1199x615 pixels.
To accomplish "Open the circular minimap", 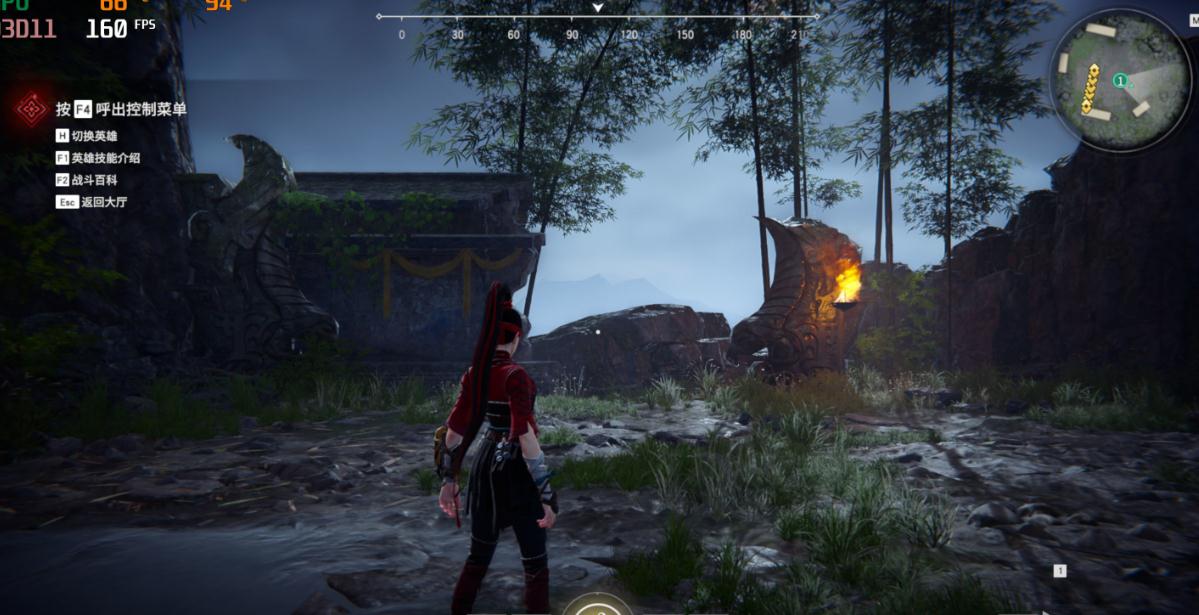I will 1120,78.
